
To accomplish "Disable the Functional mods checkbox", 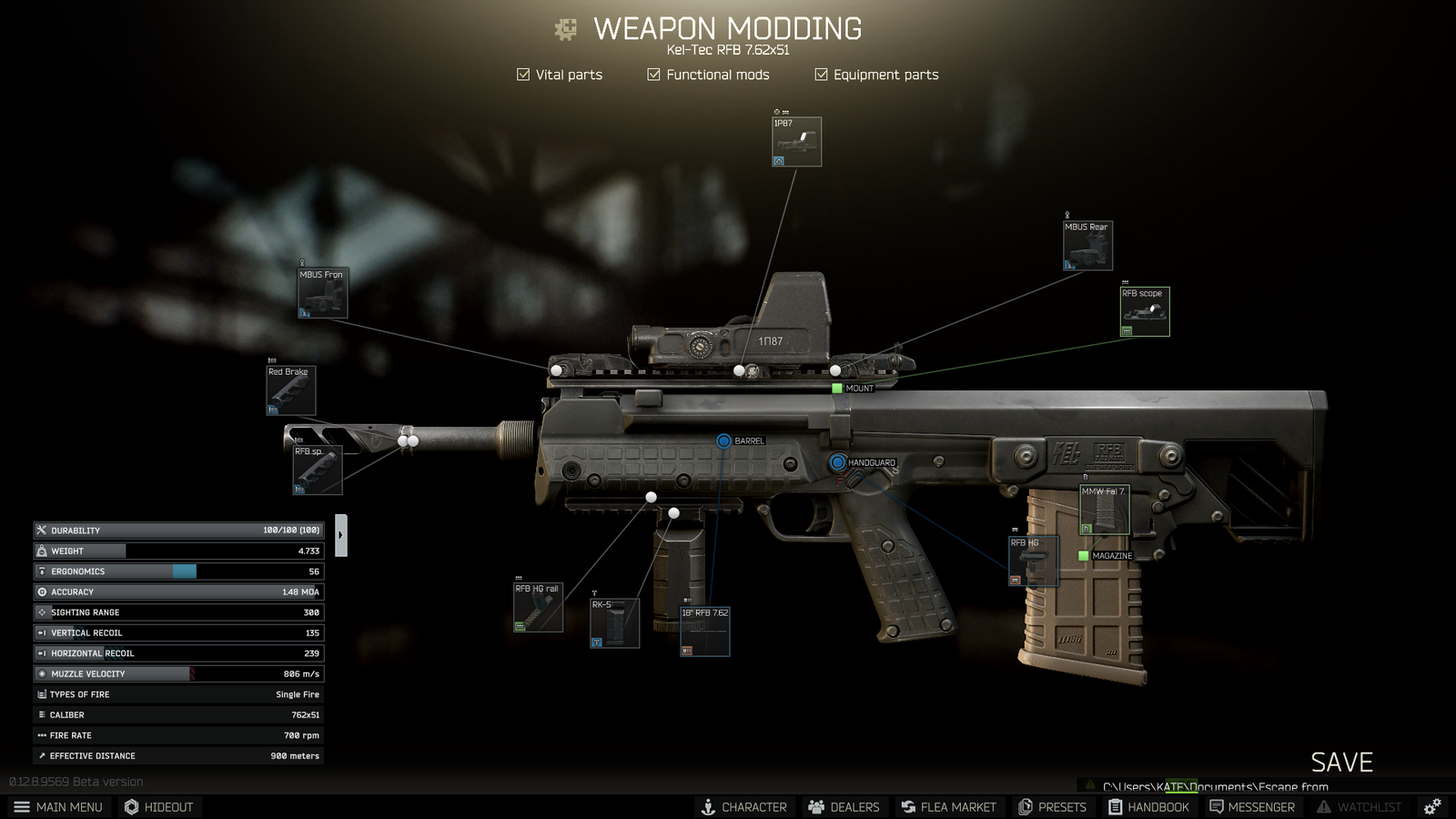I will pos(653,75).
